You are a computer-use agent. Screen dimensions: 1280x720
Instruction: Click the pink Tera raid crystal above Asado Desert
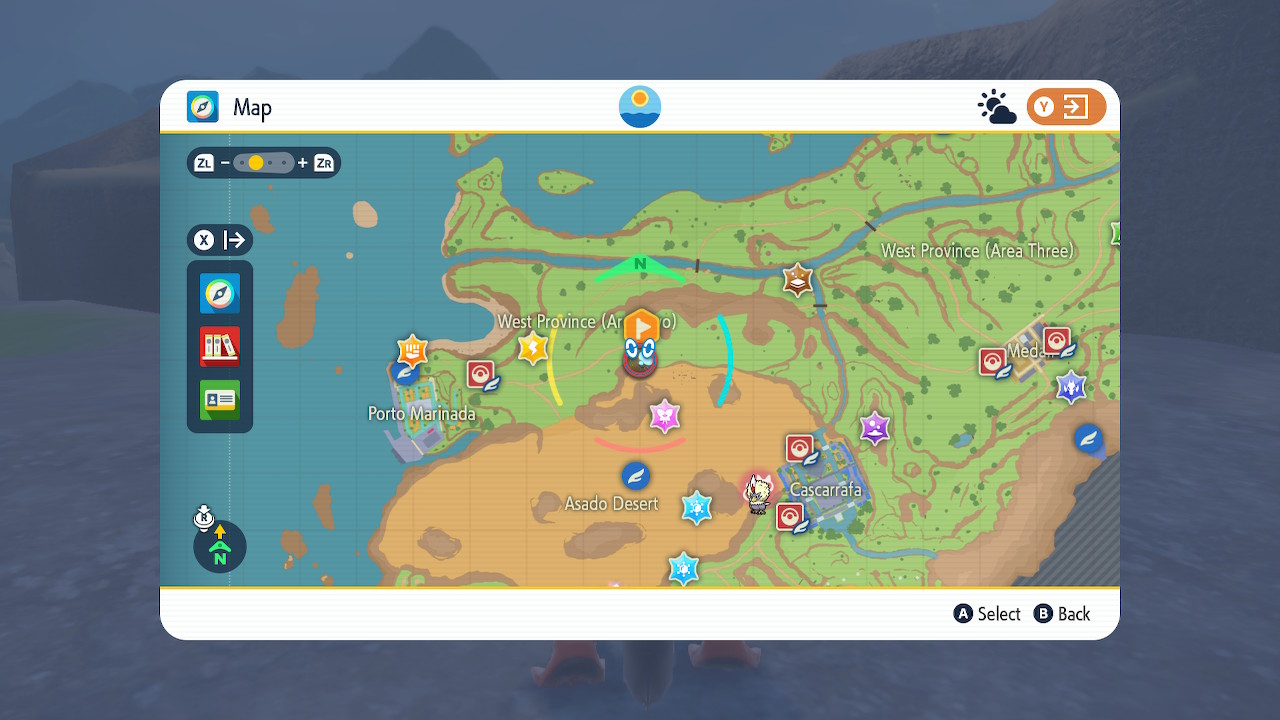(x=665, y=415)
